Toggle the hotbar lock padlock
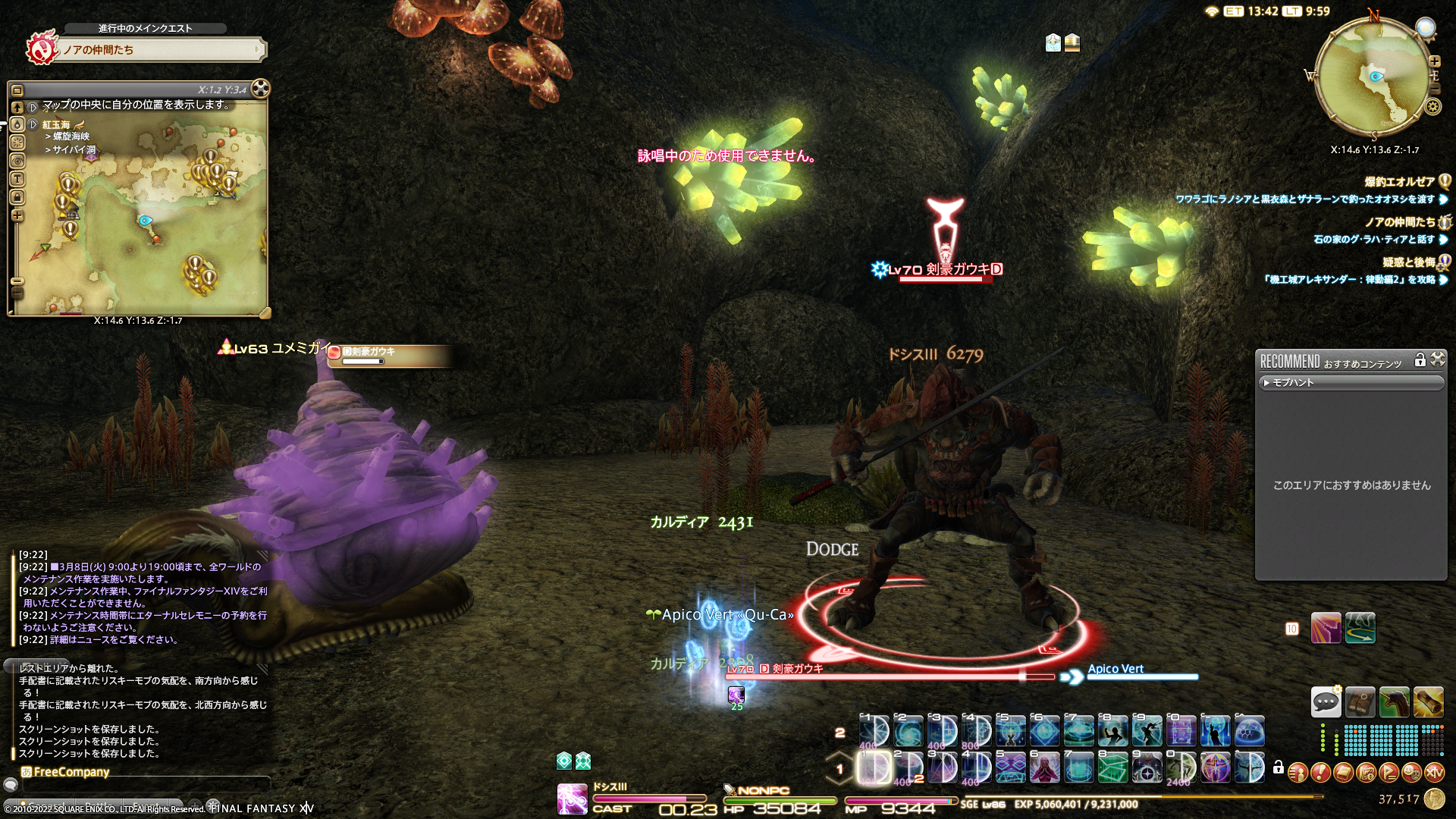 [1279, 767]
